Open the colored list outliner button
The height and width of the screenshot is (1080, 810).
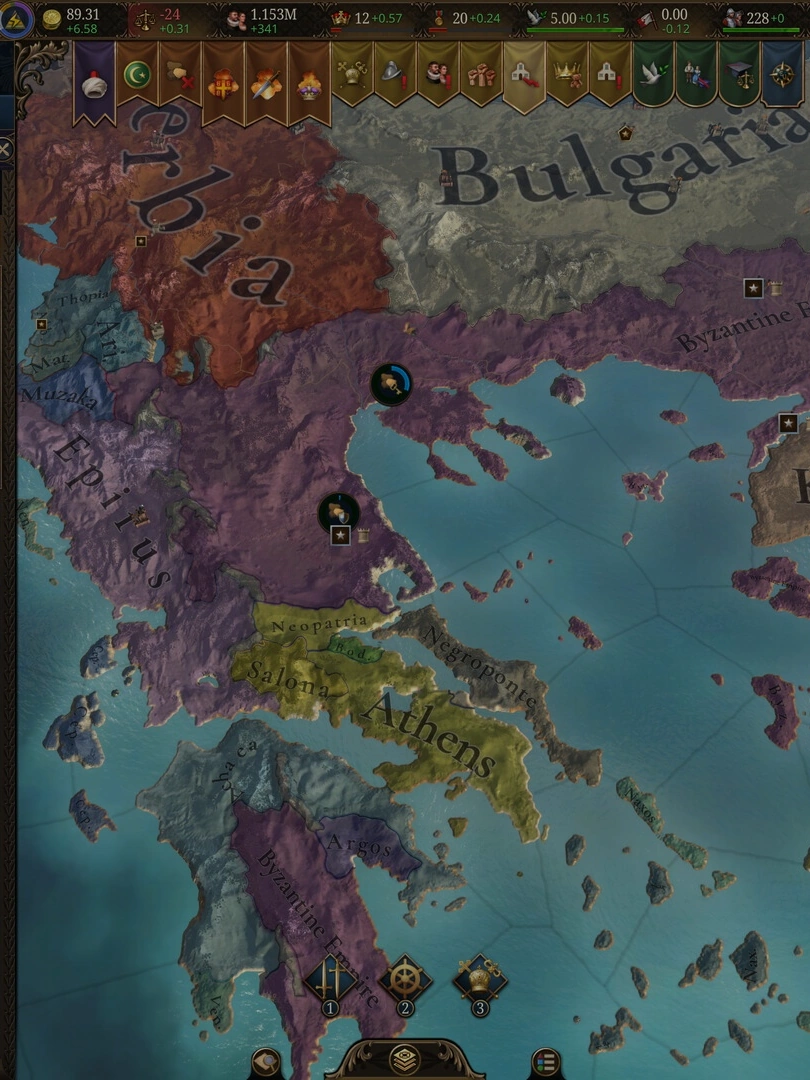(545, 1061)
